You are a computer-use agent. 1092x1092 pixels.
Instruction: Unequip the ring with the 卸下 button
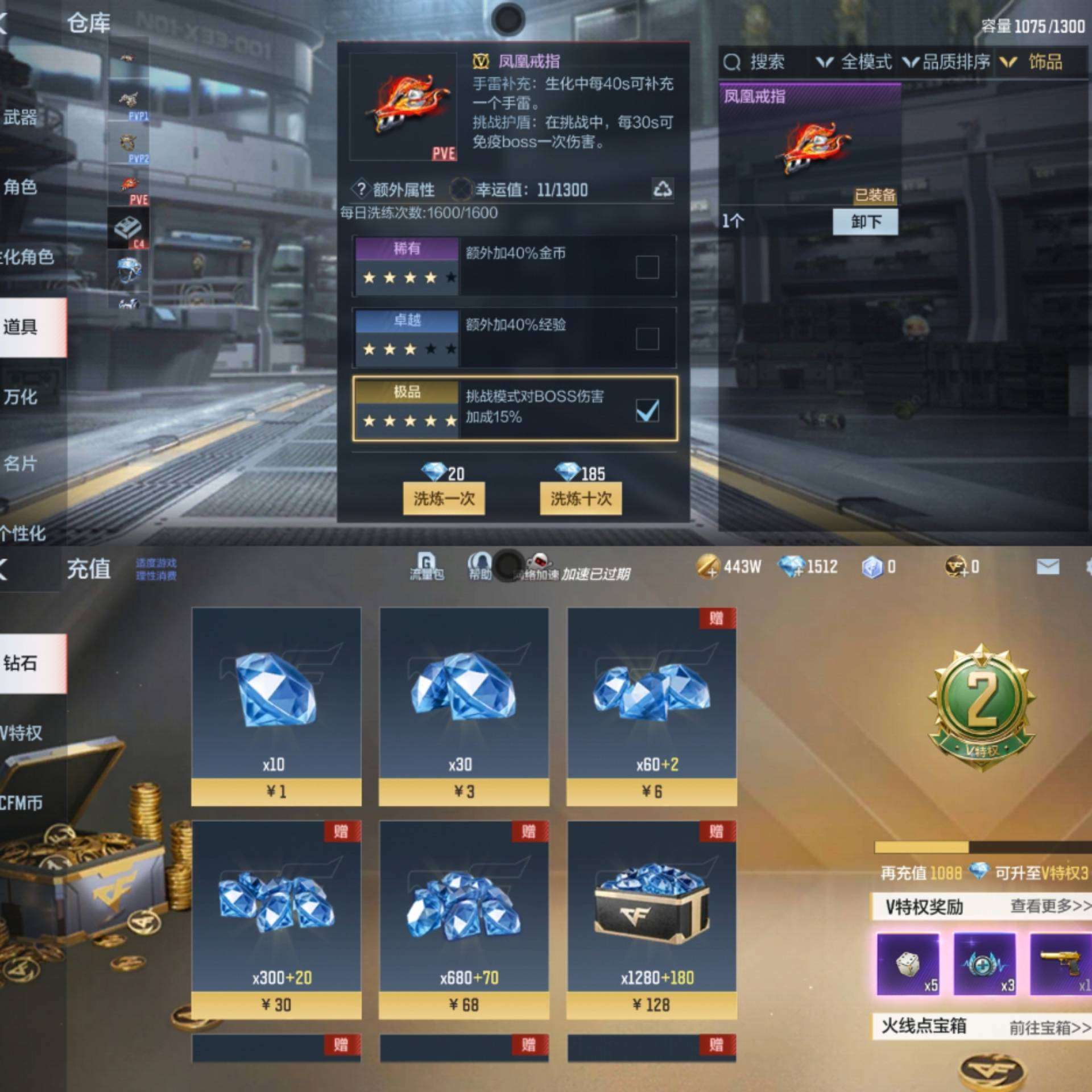coord(865,221)
